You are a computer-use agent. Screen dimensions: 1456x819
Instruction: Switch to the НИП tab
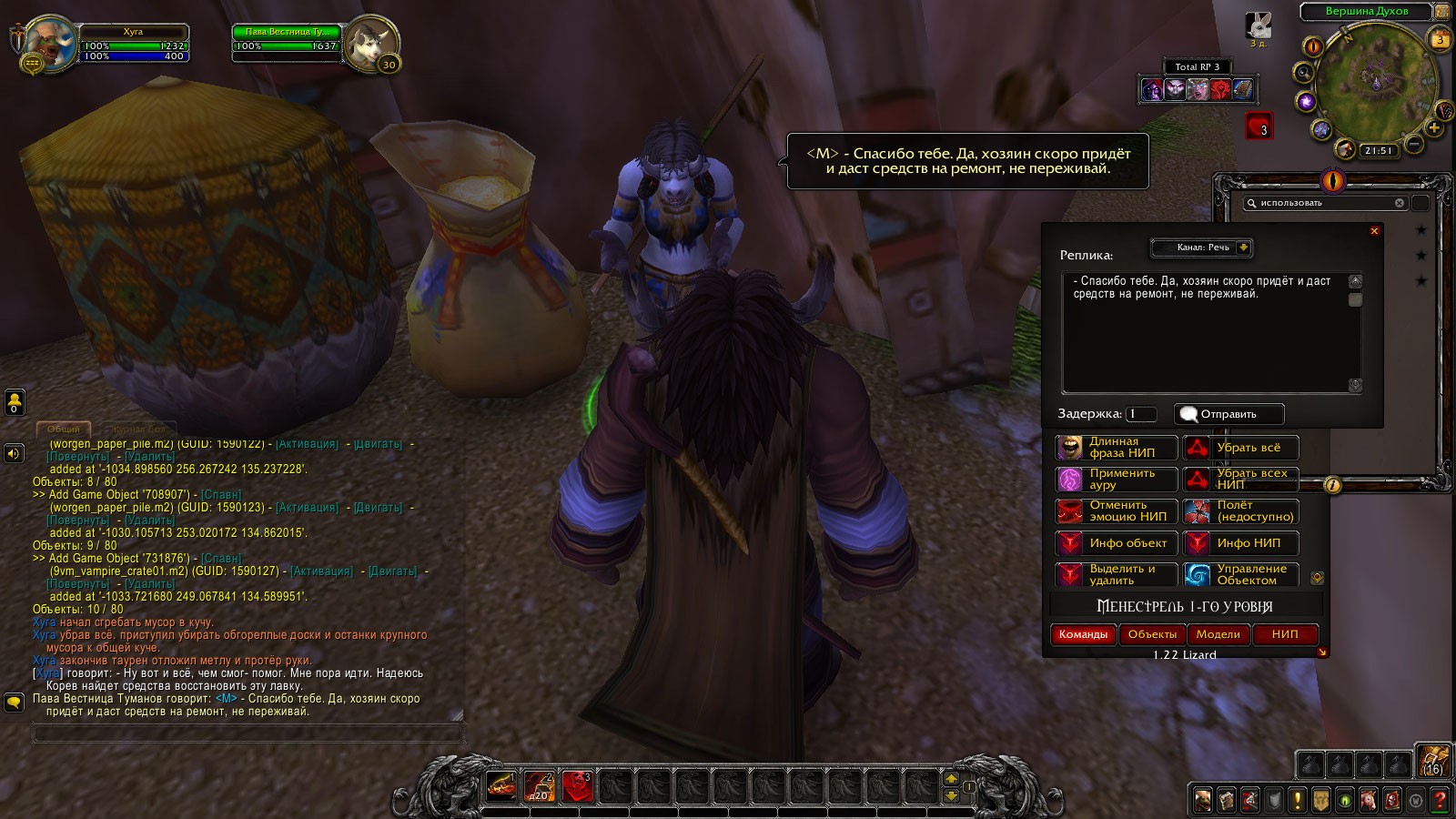click(1285, 634)
